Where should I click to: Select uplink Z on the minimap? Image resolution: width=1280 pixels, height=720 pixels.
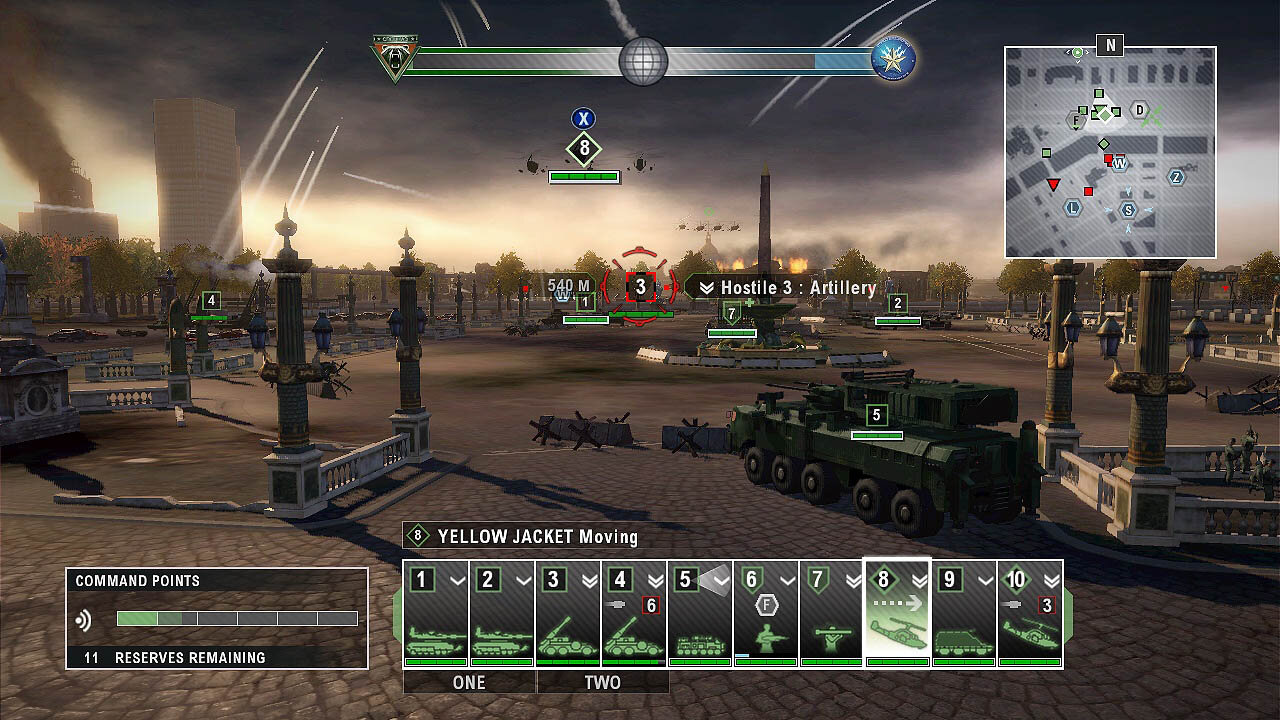[1177, 177]
